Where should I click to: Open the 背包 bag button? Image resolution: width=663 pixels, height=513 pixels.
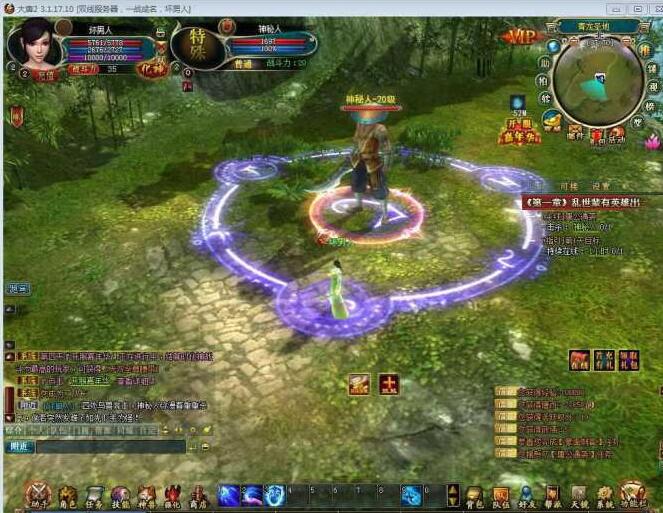[x=475, y=496]
